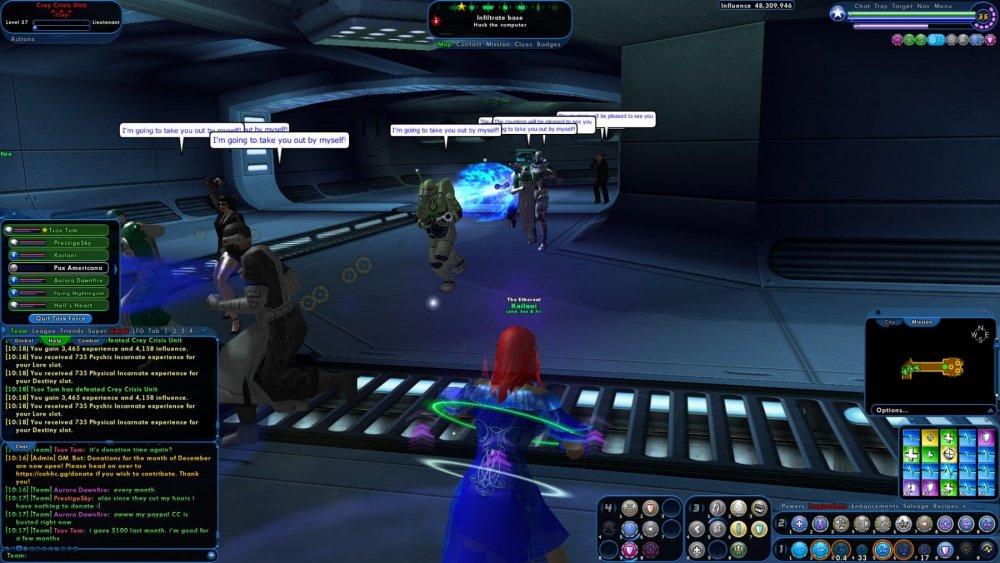This screenshot has height=563, width=1000.
Task: Open the Friends tab
Action: [x=73, y=331]
